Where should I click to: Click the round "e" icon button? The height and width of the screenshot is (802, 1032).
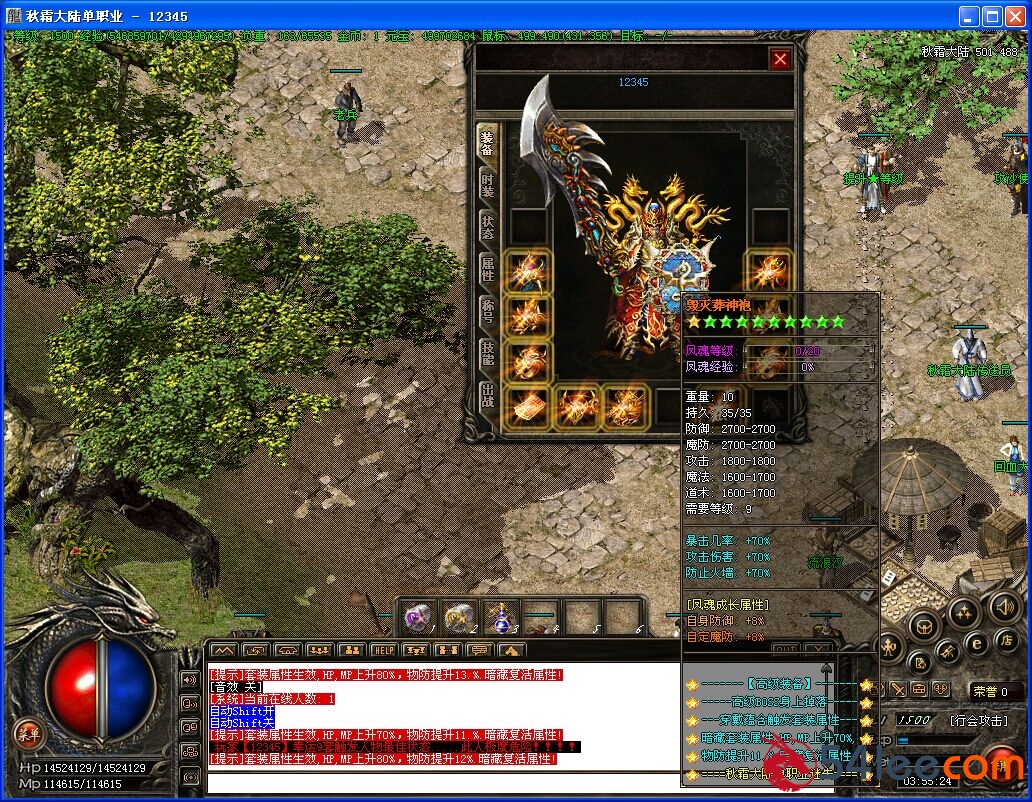click(976, 643)
